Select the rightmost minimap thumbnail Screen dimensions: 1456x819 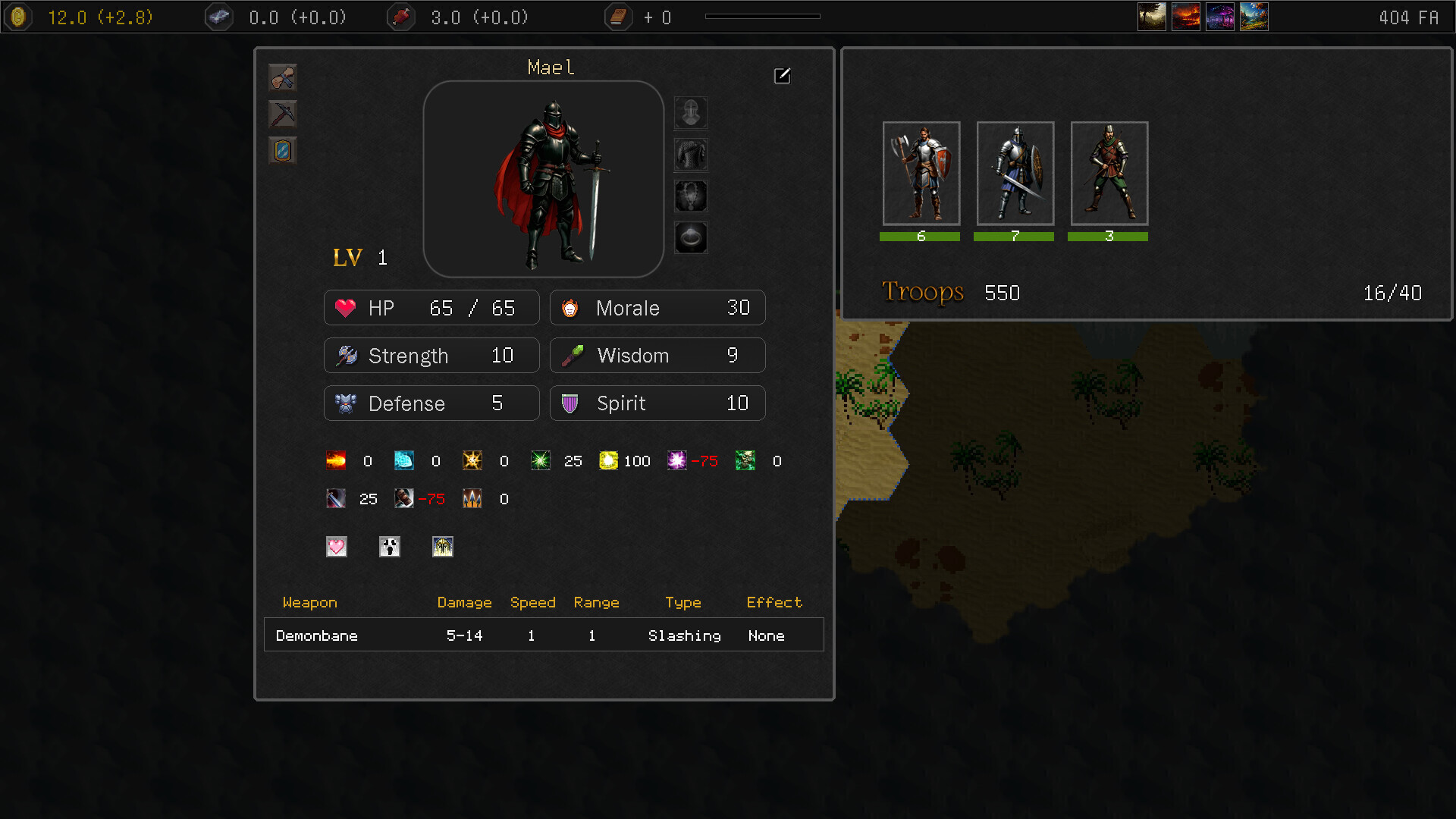(1254, 16)
